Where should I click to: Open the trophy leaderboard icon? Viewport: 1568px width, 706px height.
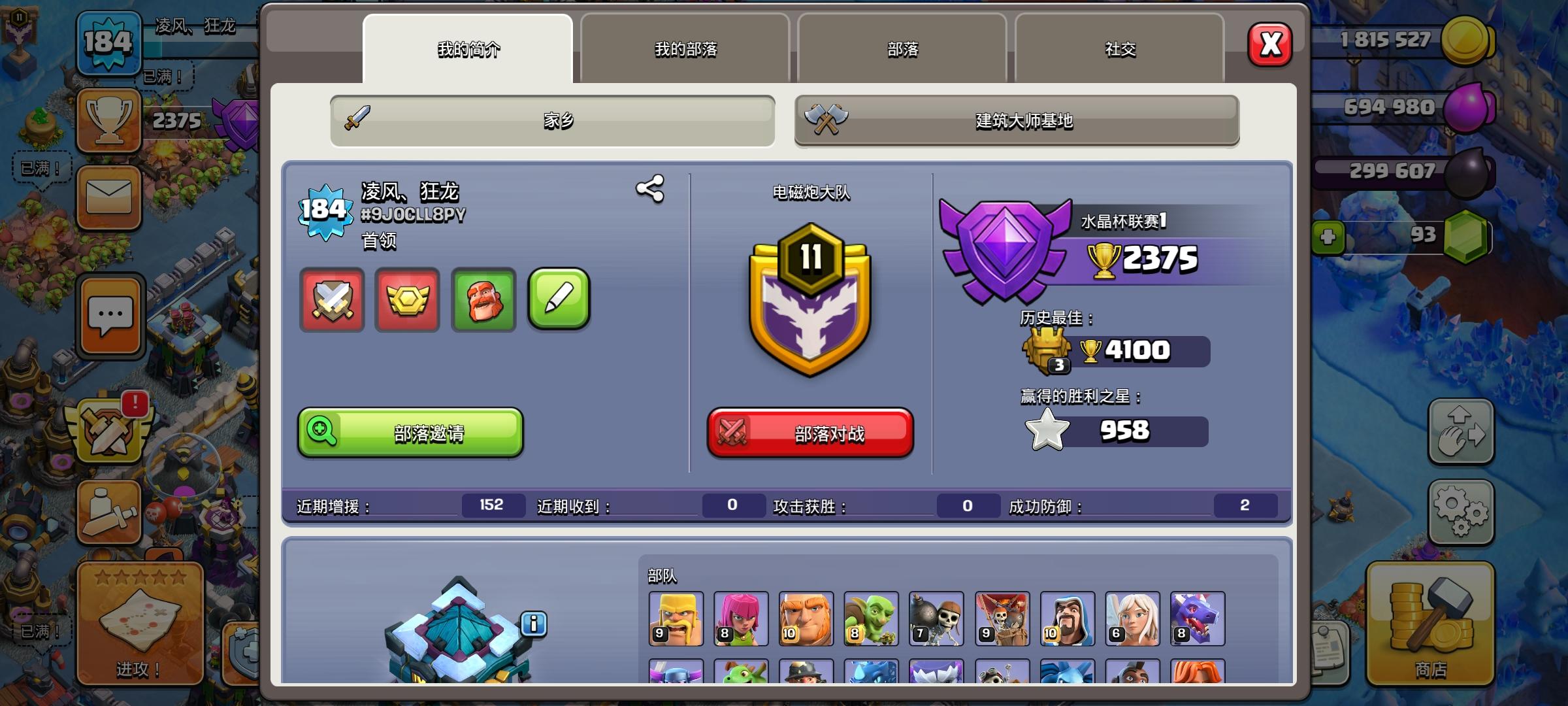tap(108, 121)
